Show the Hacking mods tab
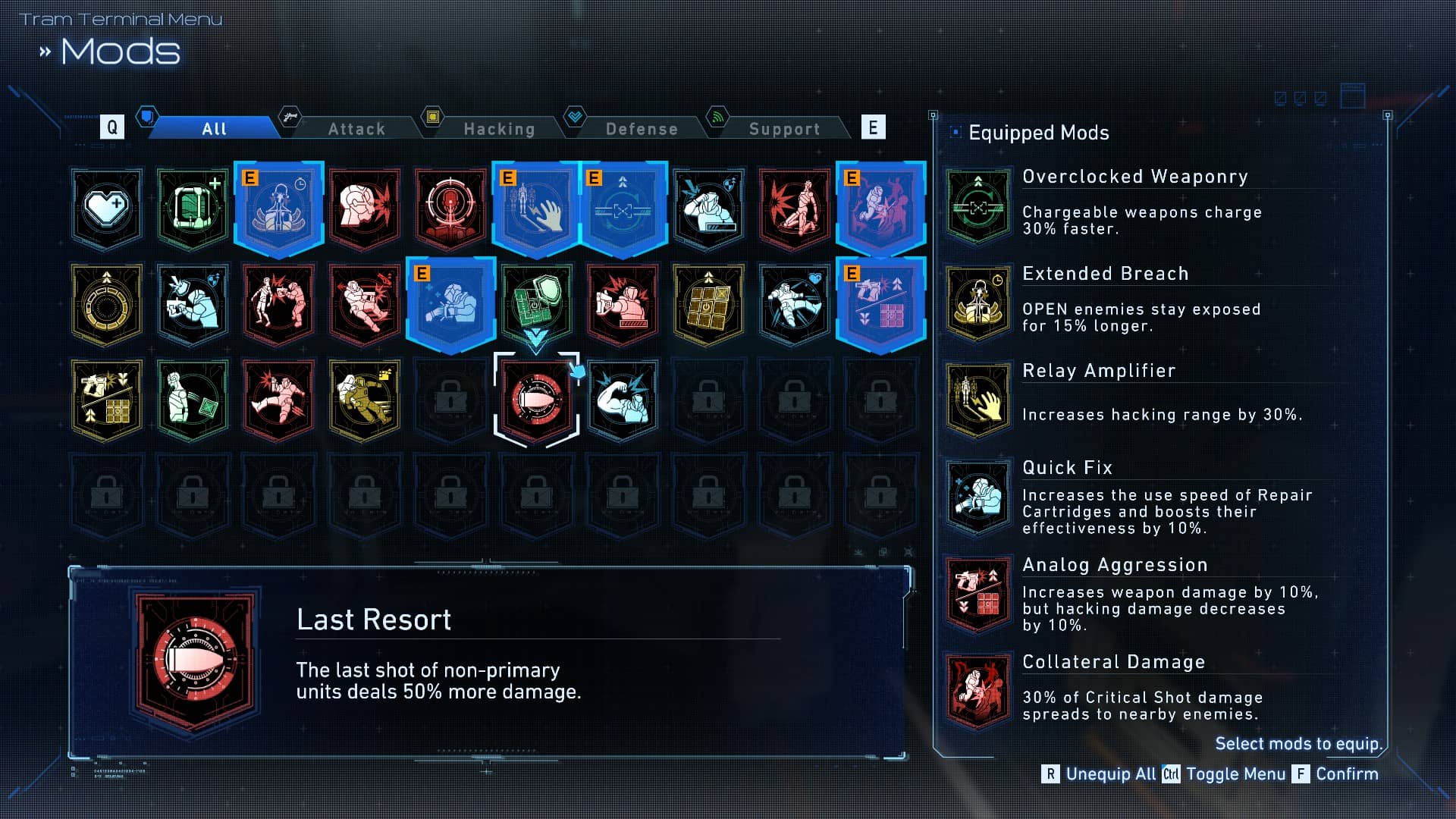Screen dimensions: 1456x819 click(x=499, y=129)
